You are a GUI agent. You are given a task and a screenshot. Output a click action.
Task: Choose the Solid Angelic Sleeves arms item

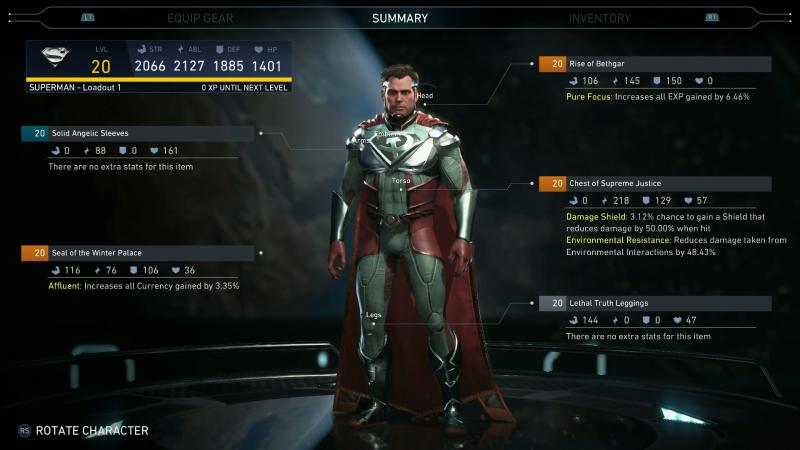click(x=139, y=133)
